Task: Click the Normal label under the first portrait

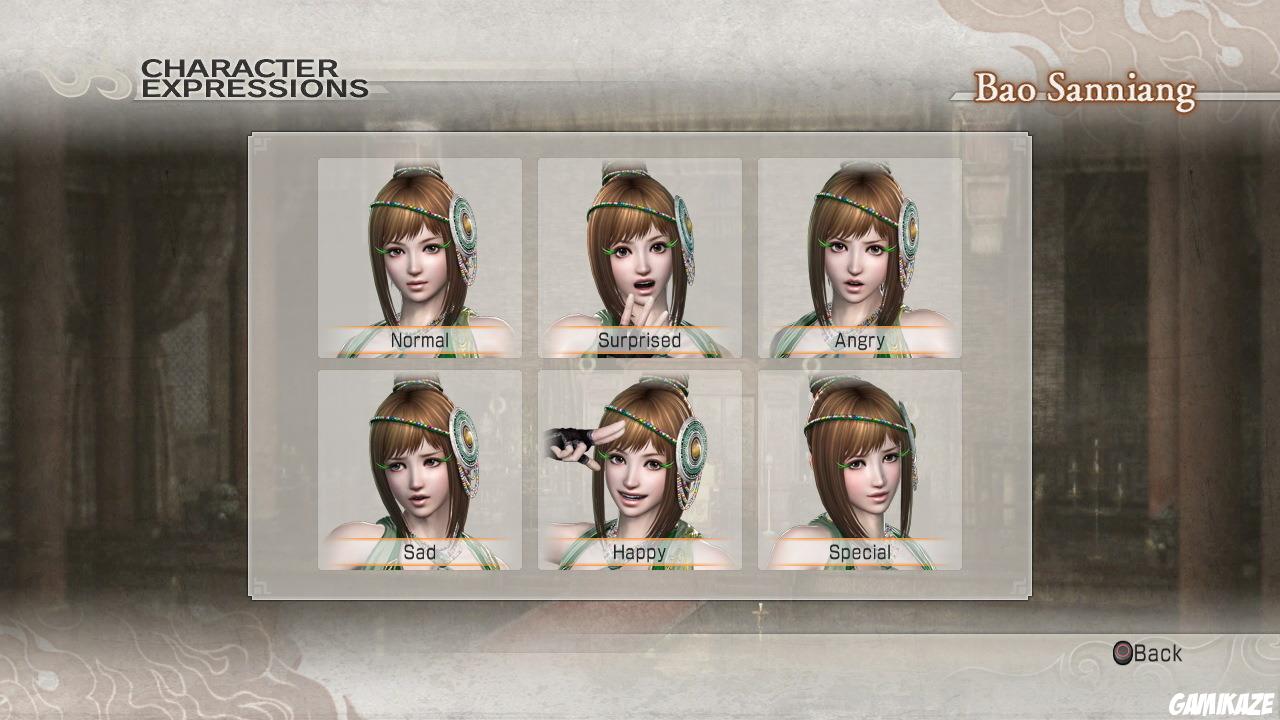Action: [x=421, y=340]
